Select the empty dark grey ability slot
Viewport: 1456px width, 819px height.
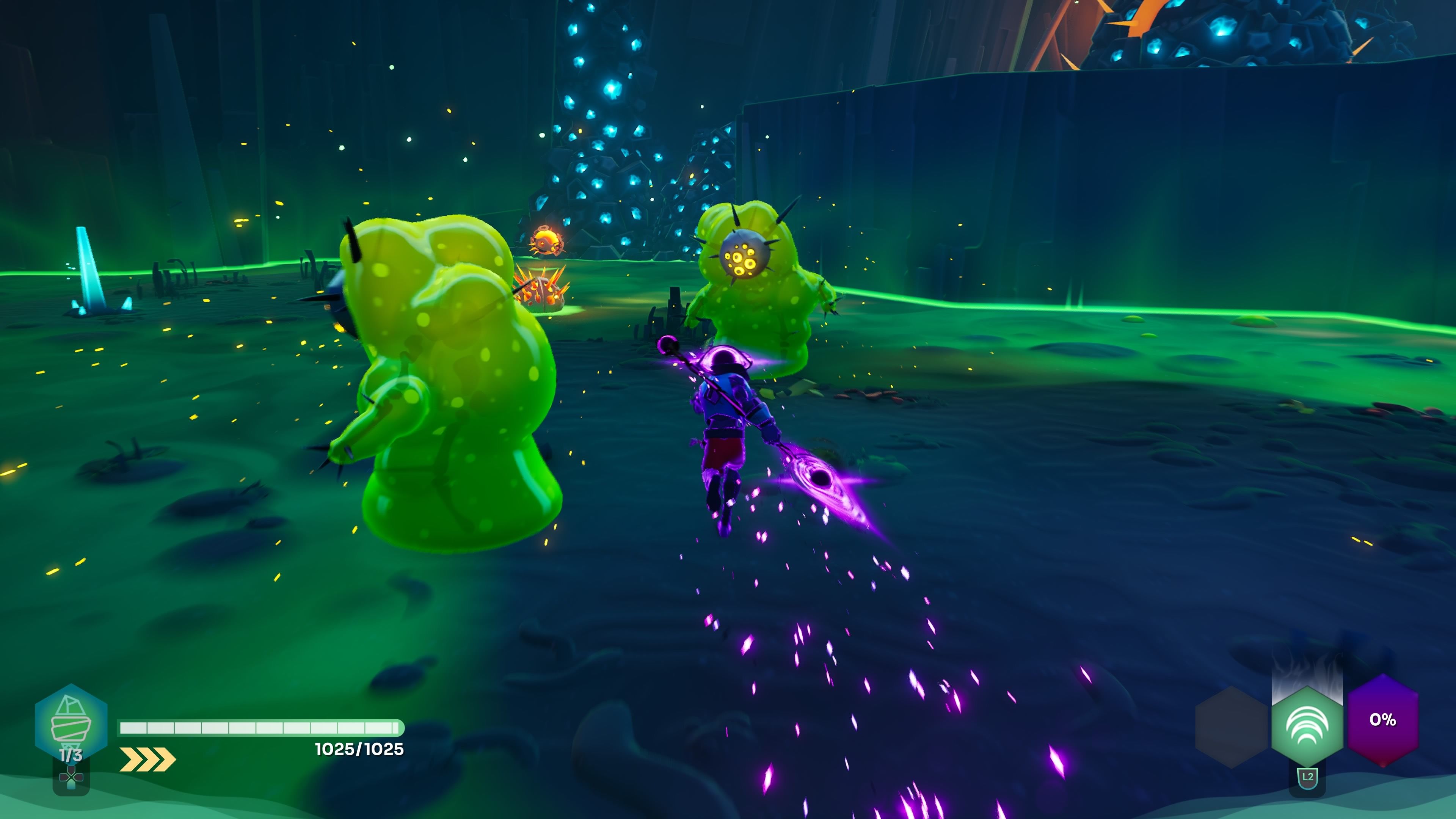(1232, 726)
